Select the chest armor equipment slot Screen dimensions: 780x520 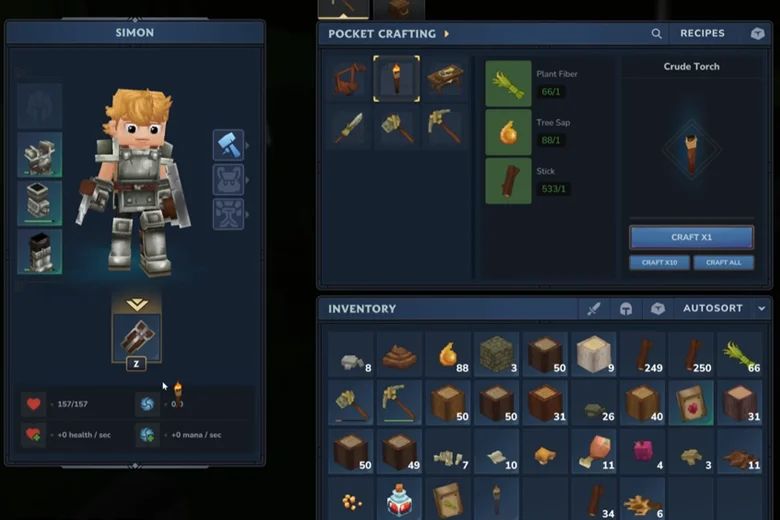click(39, 154)
